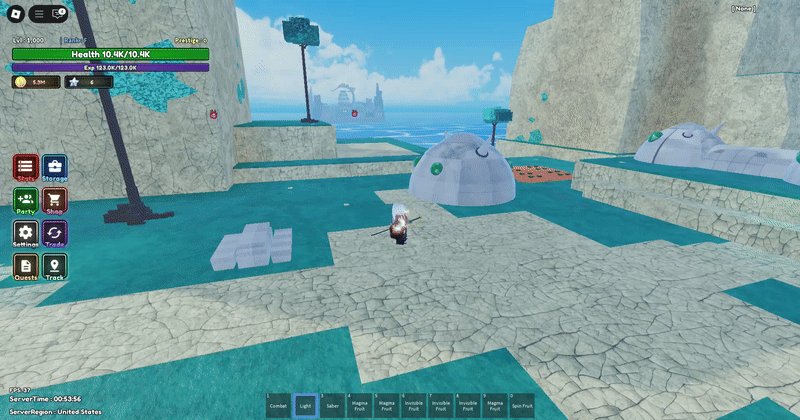The height and width of the screenshot is (420, 800).
Task: Equip the Saber from the hotbar
Action: coord(332,405)
